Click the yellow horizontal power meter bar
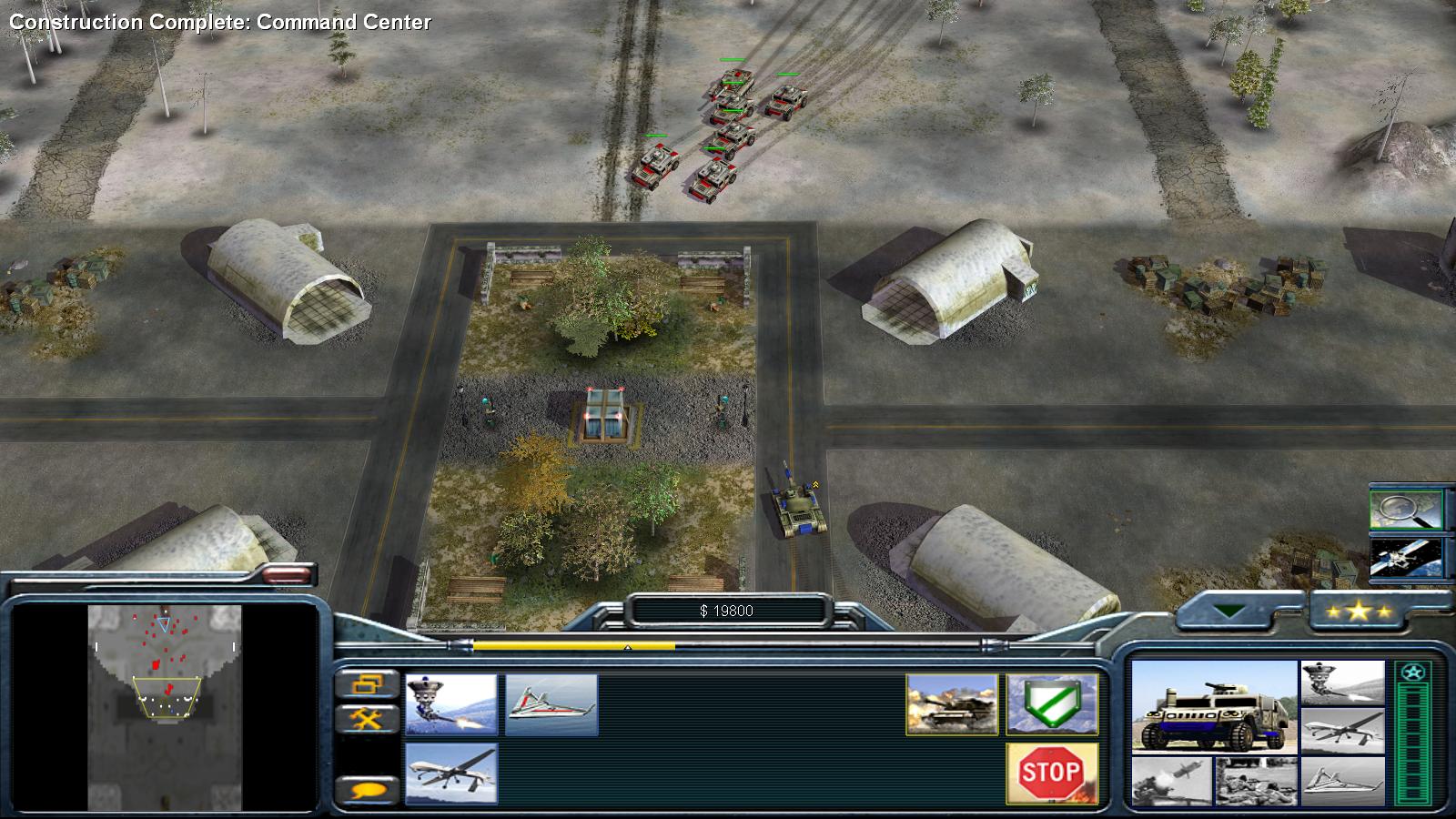The height and width of the screenshot is (819, 1456). click(573, 644)
